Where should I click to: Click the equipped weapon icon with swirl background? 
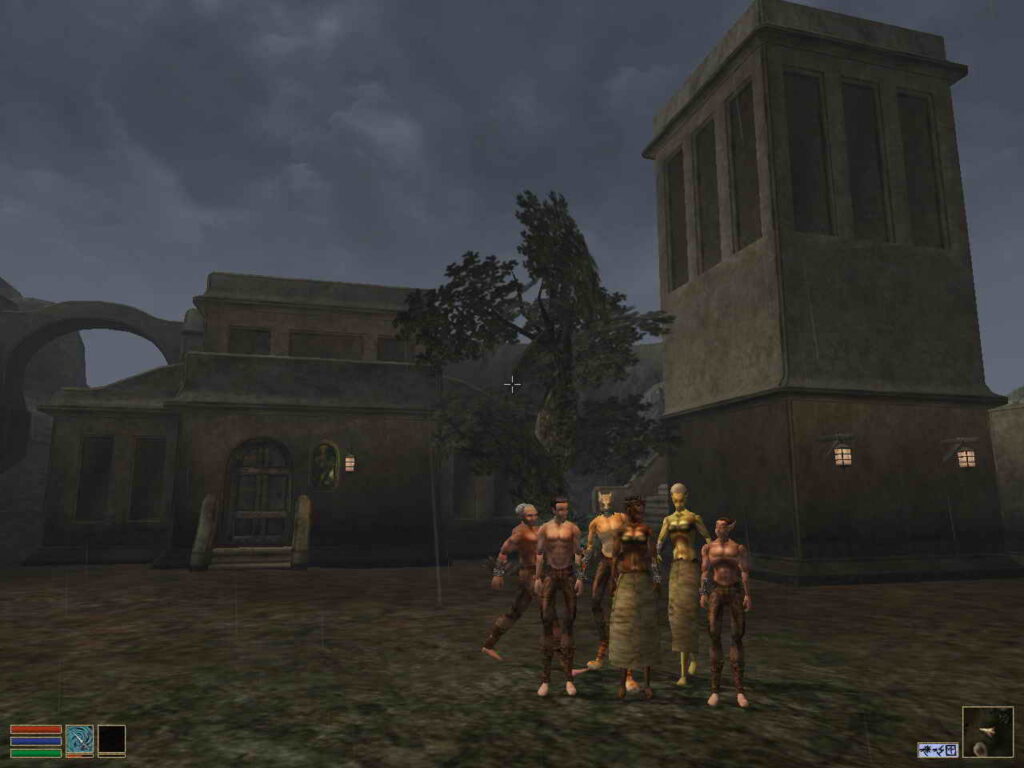click(x=79, y=740)
